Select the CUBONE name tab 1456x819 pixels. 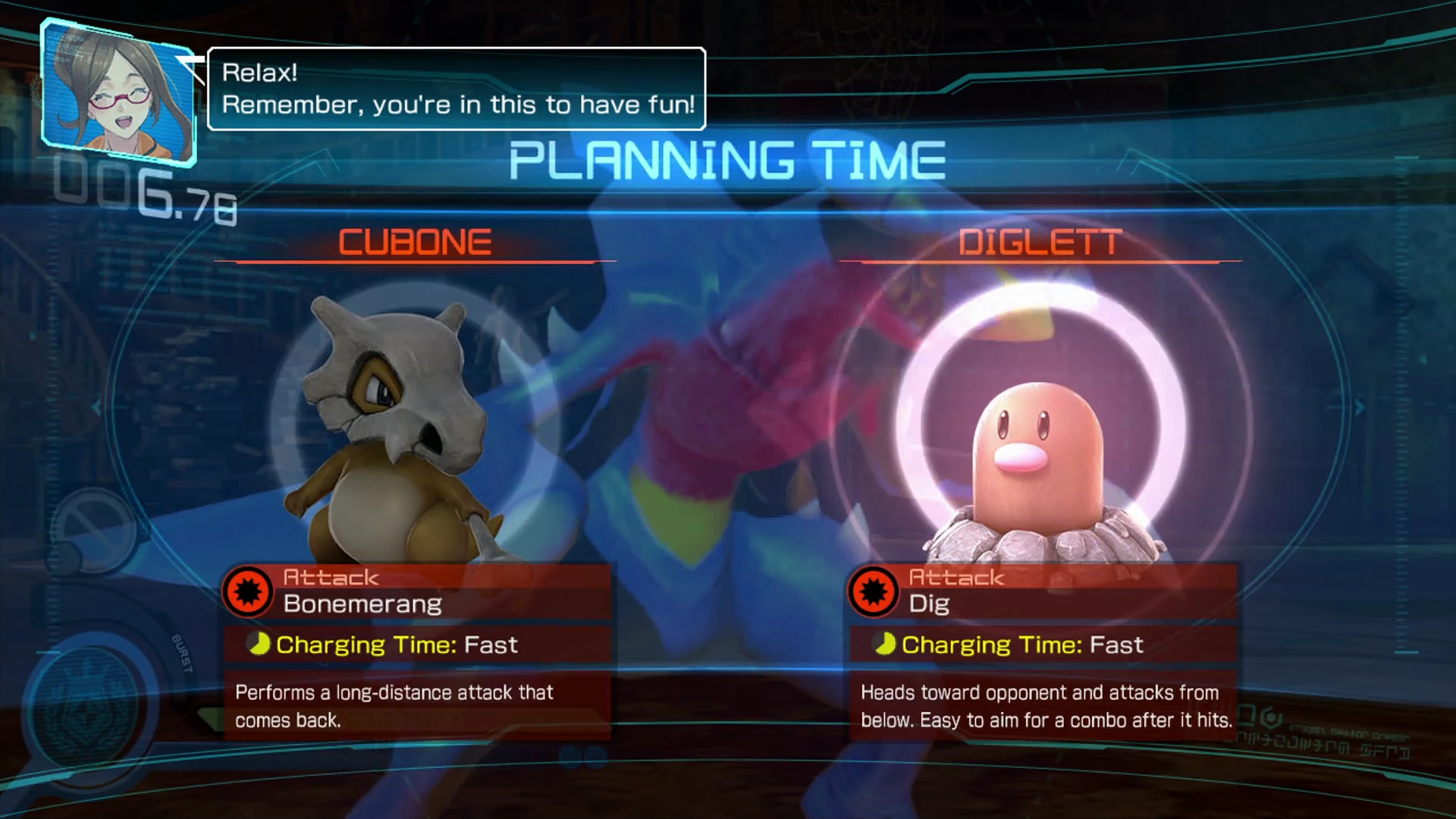(416, 243)
